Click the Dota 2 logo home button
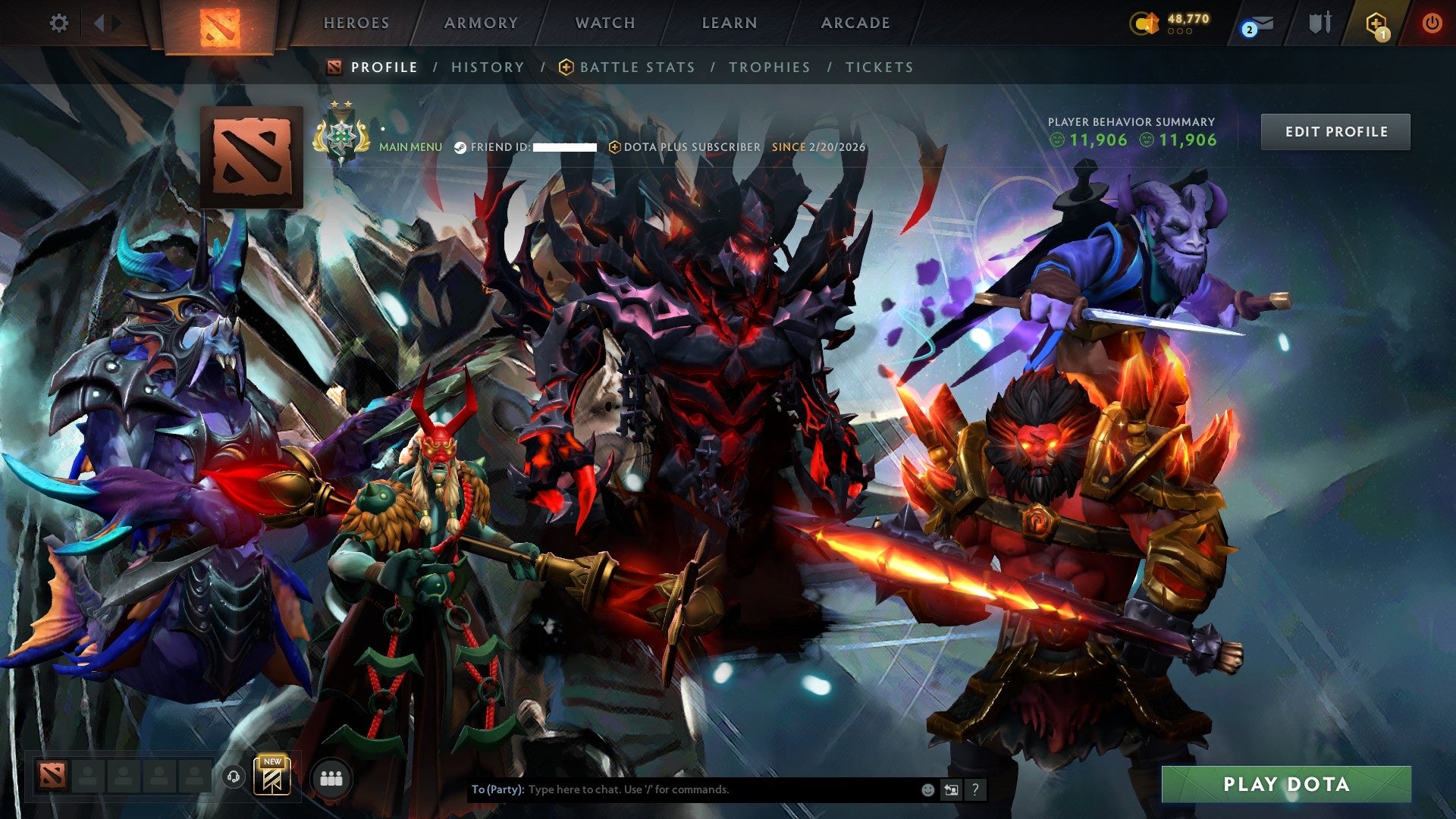The width and height of the screenshot is (1456, 819). pos(221,23)
